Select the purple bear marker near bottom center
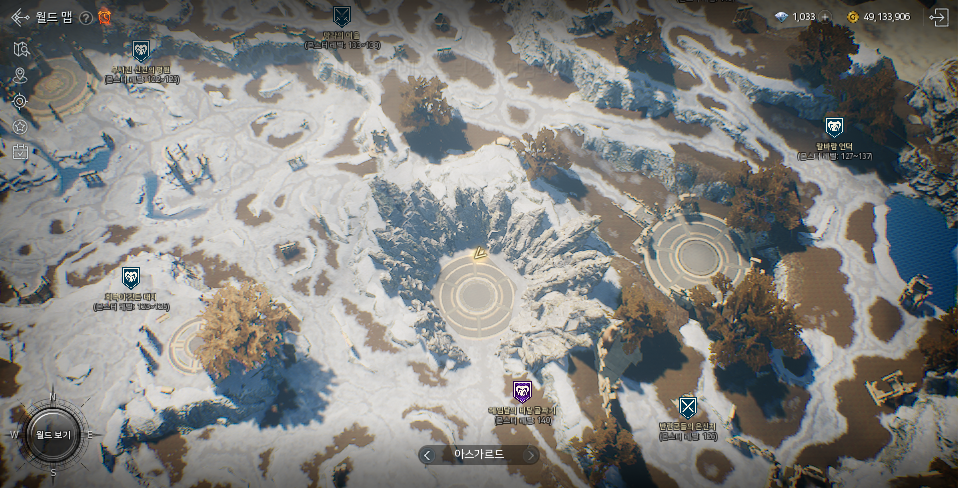The width and height of the screenshot is (958, 488). tap(522, 391)
